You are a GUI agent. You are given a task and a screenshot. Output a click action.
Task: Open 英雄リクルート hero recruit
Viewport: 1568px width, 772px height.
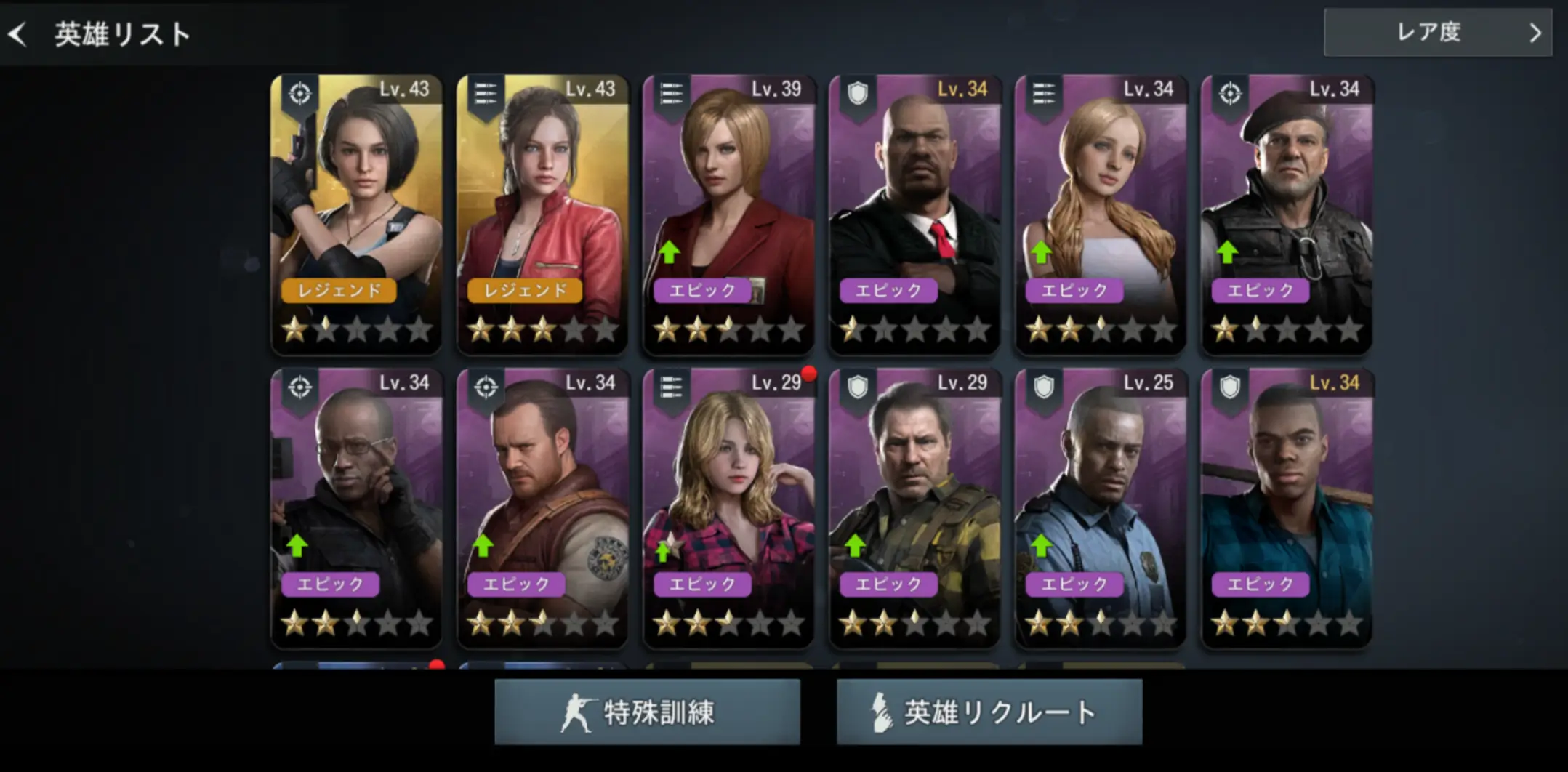(x=989, y=712)
